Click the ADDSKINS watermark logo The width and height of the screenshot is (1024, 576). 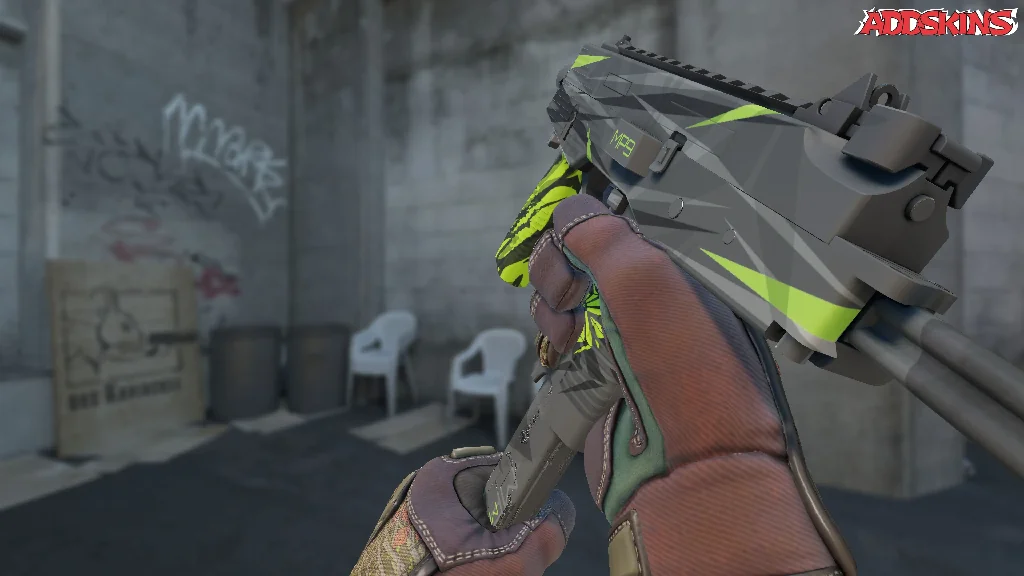click(x=936, y=22)
